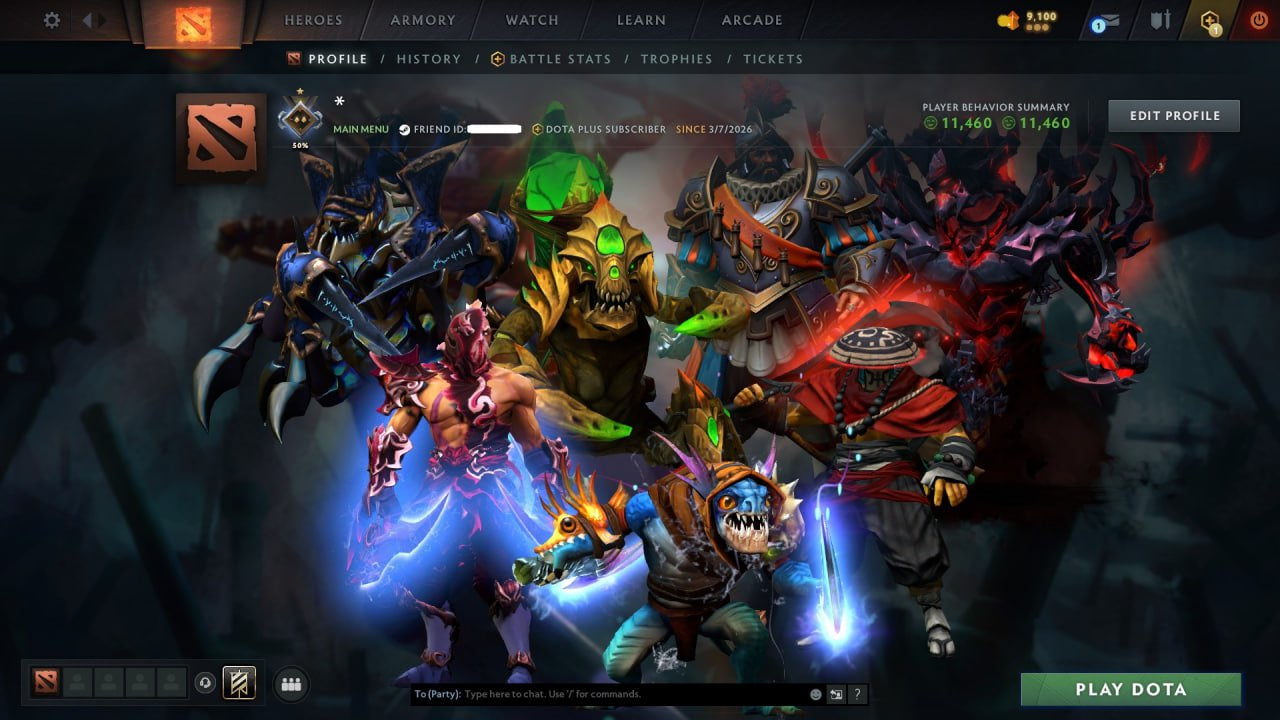The width and height of the screenshot is (1280, 720).
Task: Toggle party voice chat headset icon
Action: click(x=205, y=683)
